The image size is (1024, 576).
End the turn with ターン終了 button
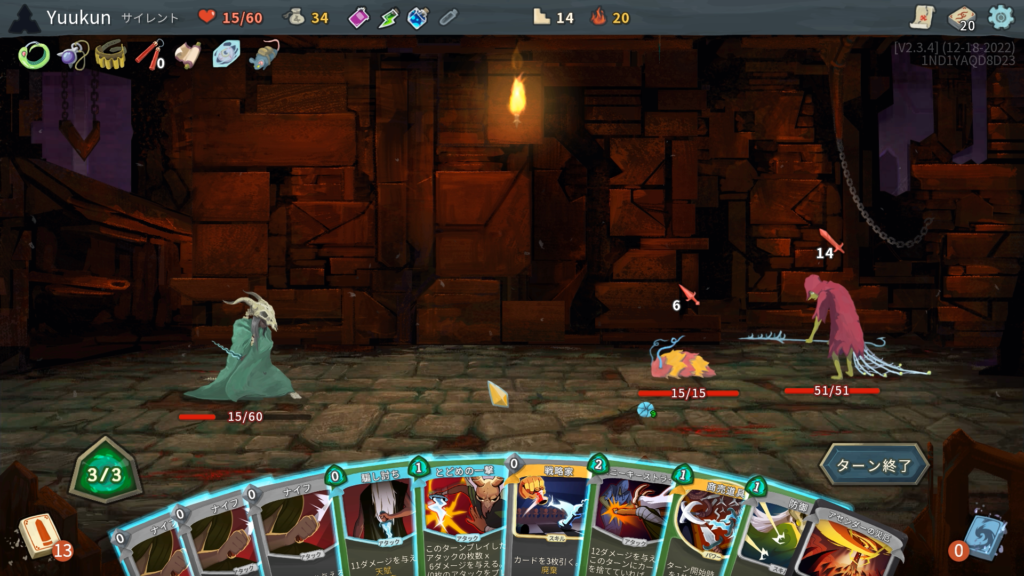tap(875, 465)
